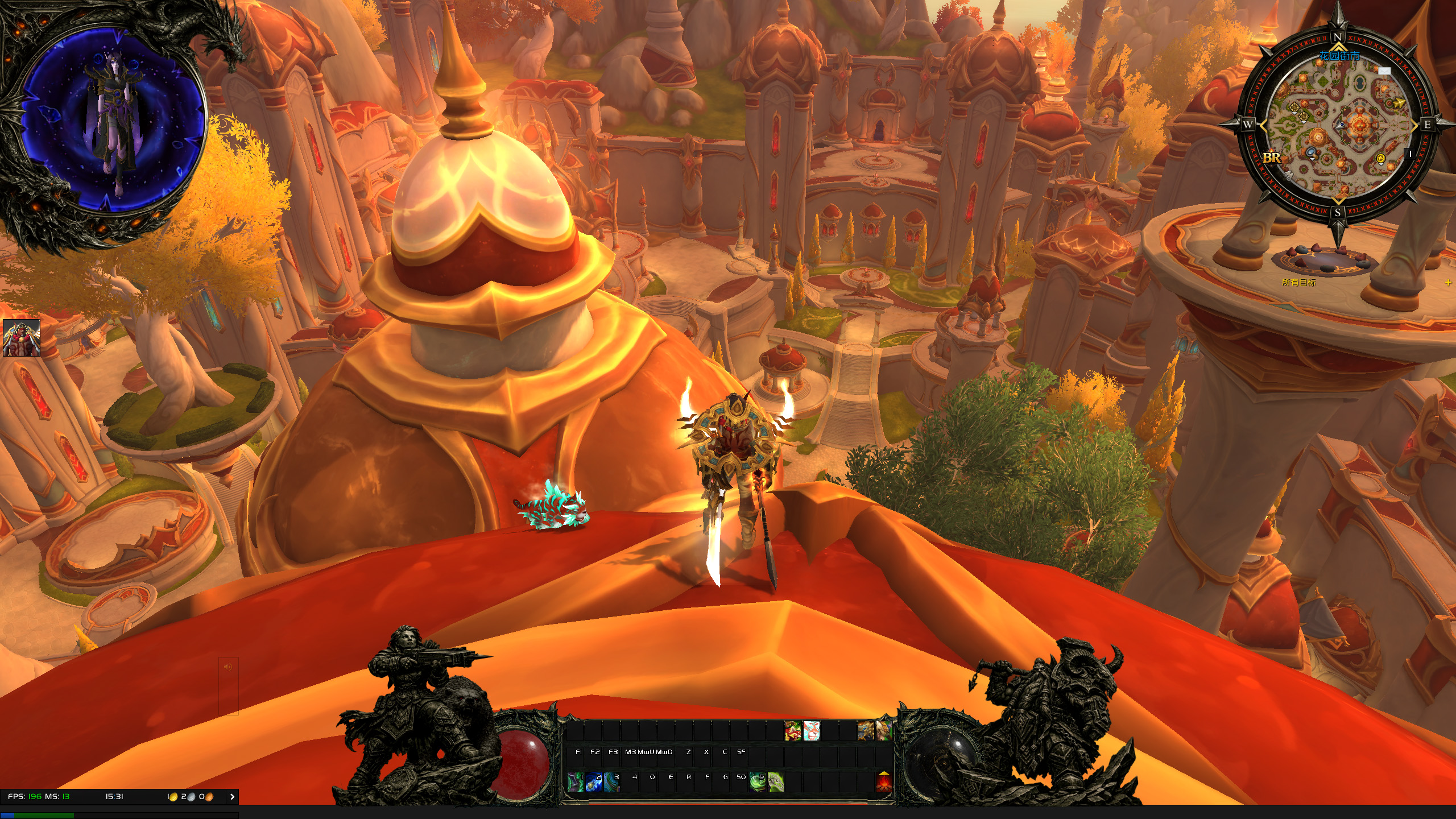Expand the yellow plus objective tracker button
Image resolution: width=1456 pixels, height=819 pixels.
click(1448, 283)
